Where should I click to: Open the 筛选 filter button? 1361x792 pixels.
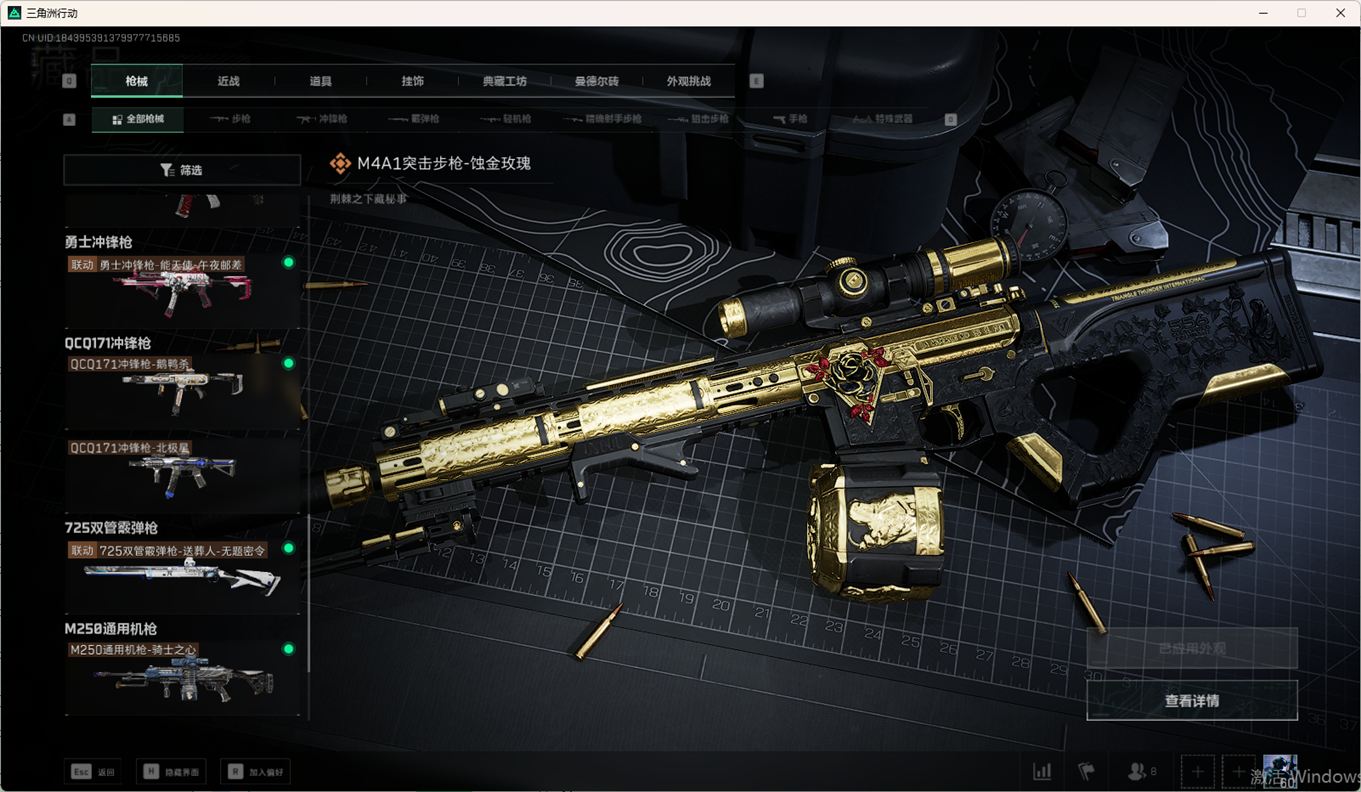click(x=182, y=170)
